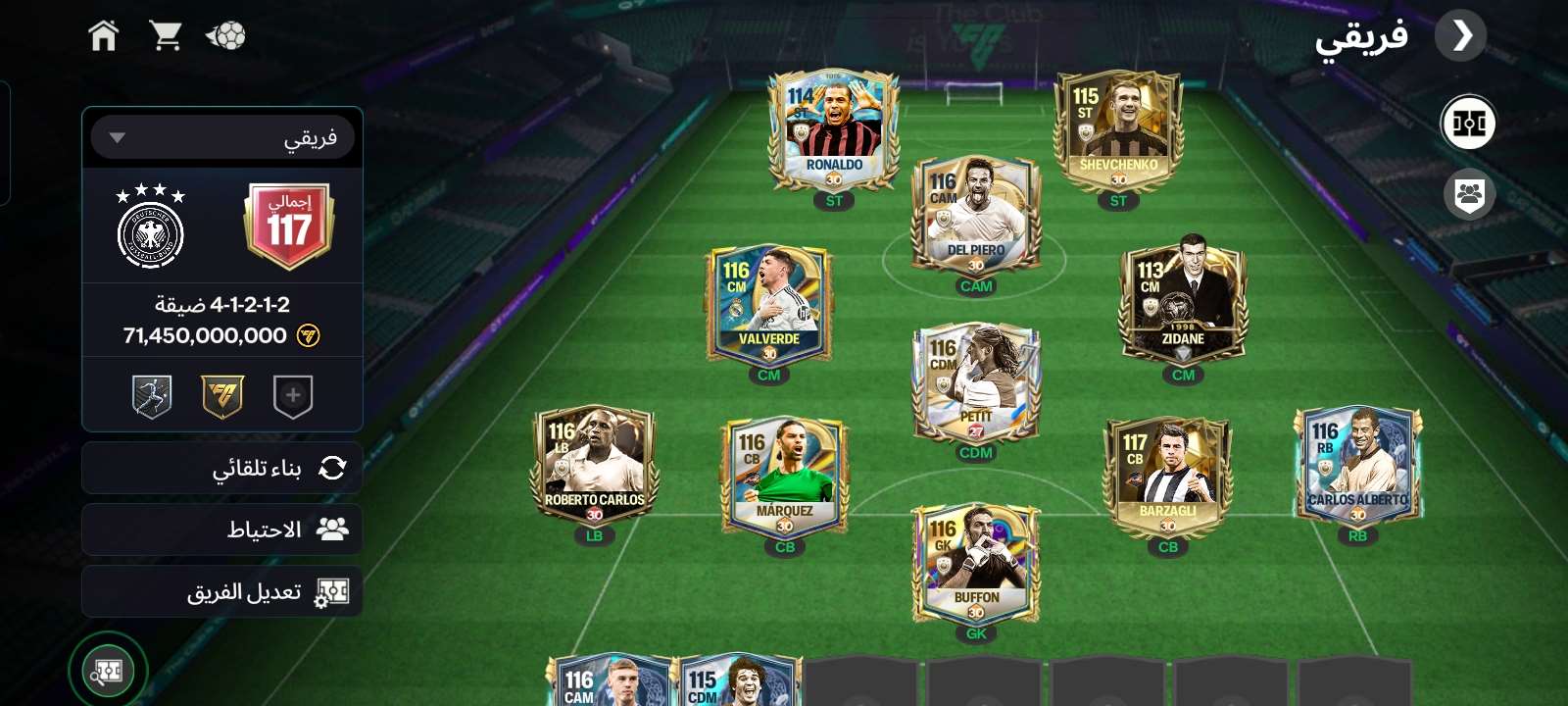The height and width of the screenshot is (706, 1568).
Task: Open the home icon at top left
Action: pos(103,35)
